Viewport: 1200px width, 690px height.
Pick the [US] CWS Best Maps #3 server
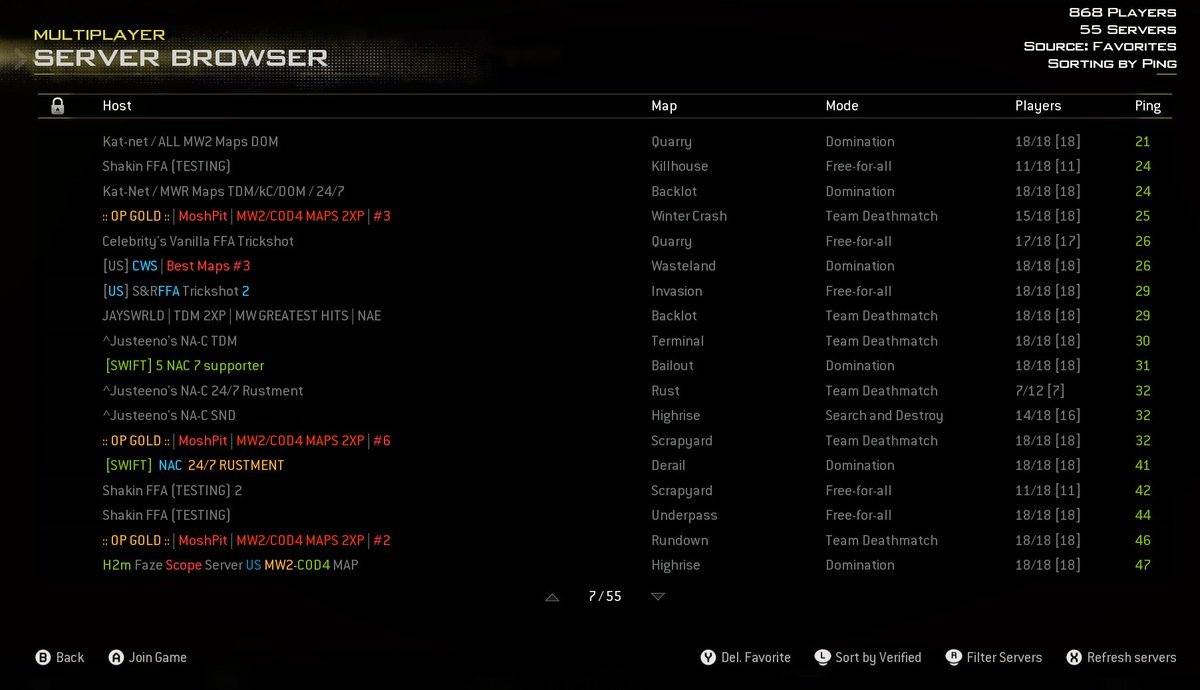[176, 266]
